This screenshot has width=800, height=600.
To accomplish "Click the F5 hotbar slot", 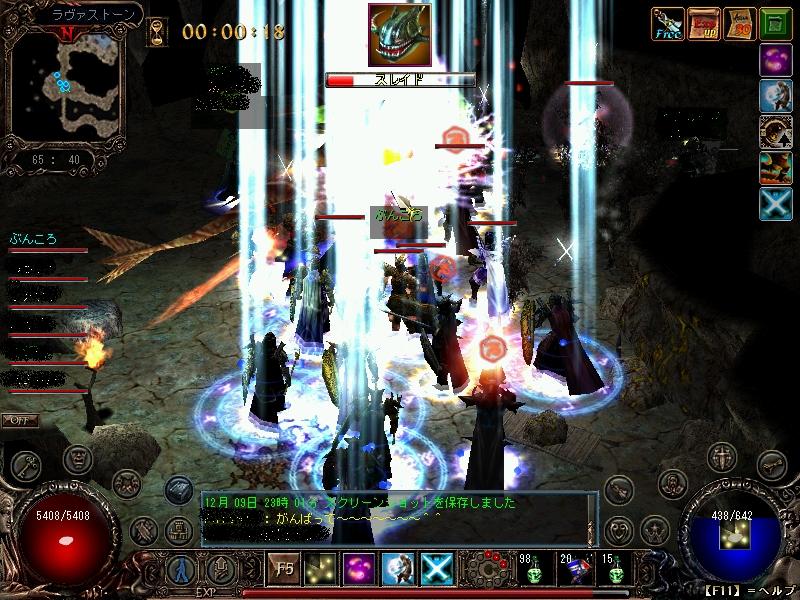I will point(285,569).
